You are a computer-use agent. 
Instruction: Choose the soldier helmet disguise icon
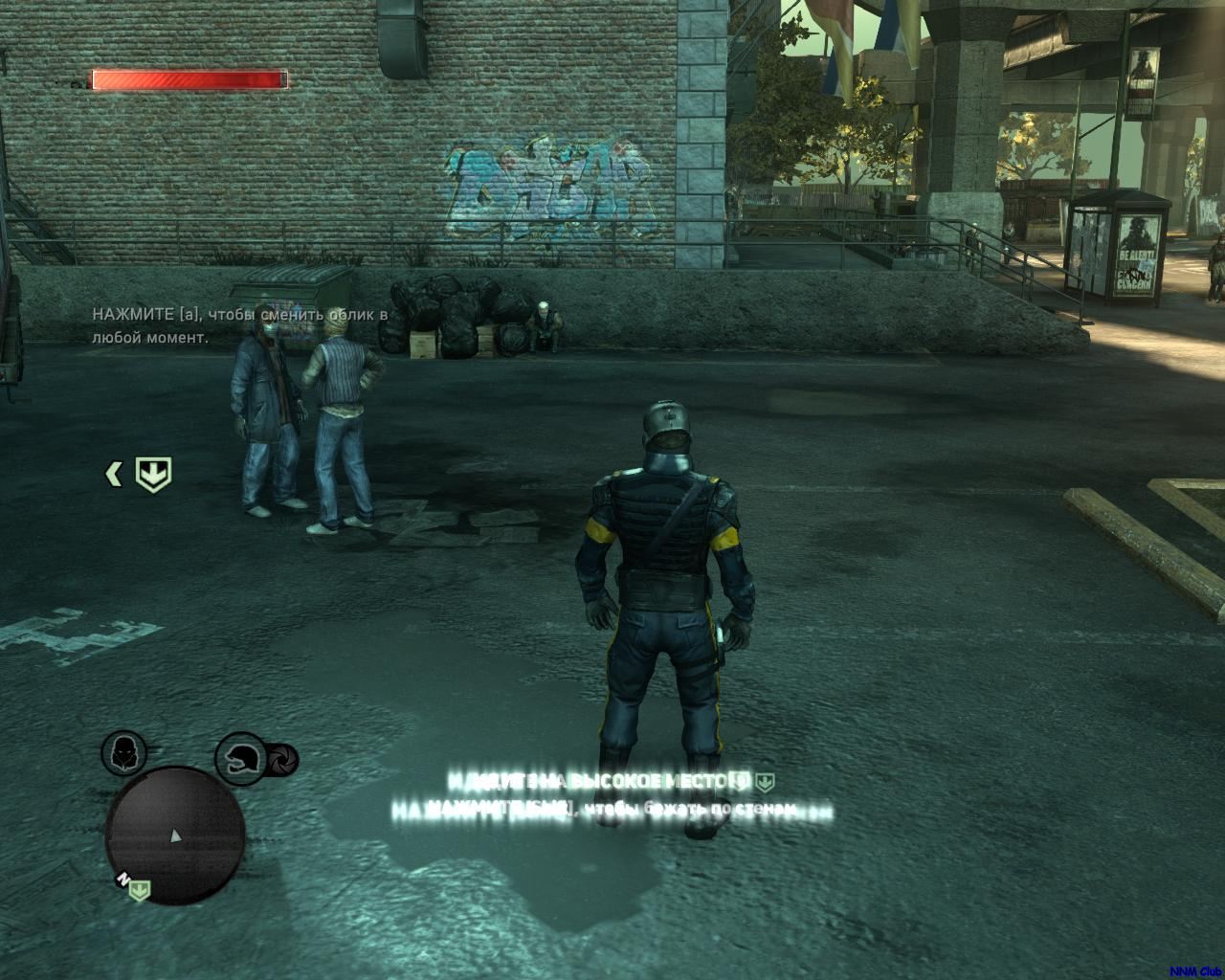238,759
